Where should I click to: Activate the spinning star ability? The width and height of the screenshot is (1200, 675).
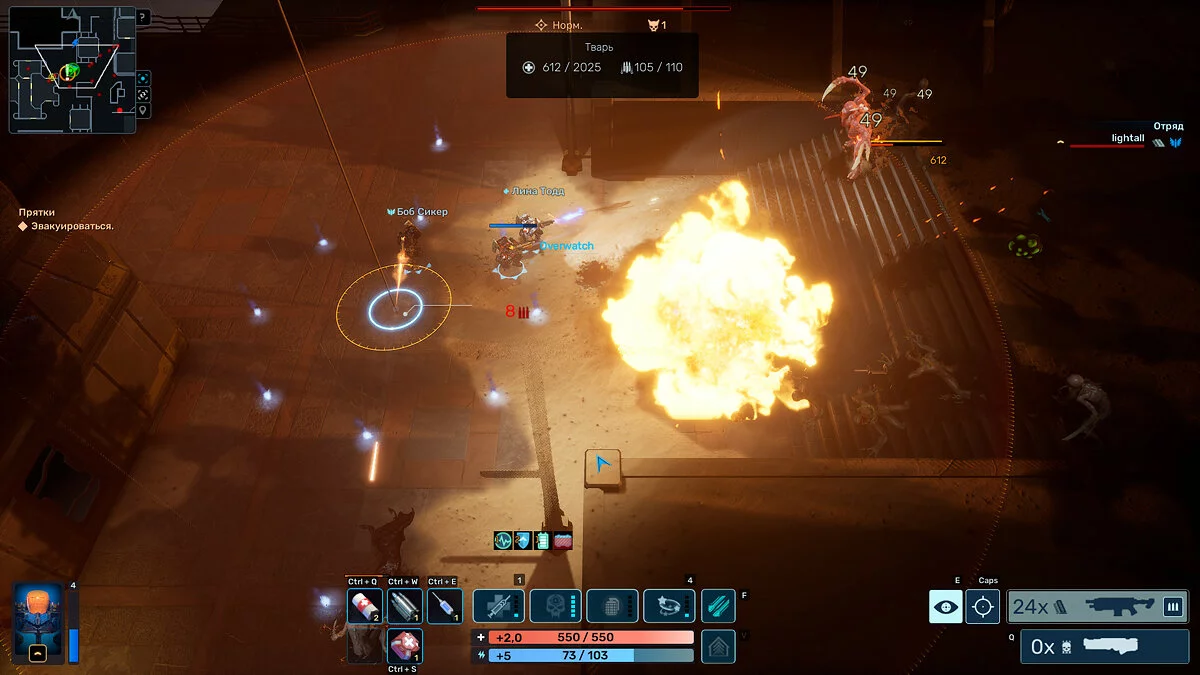click(669, 606)
